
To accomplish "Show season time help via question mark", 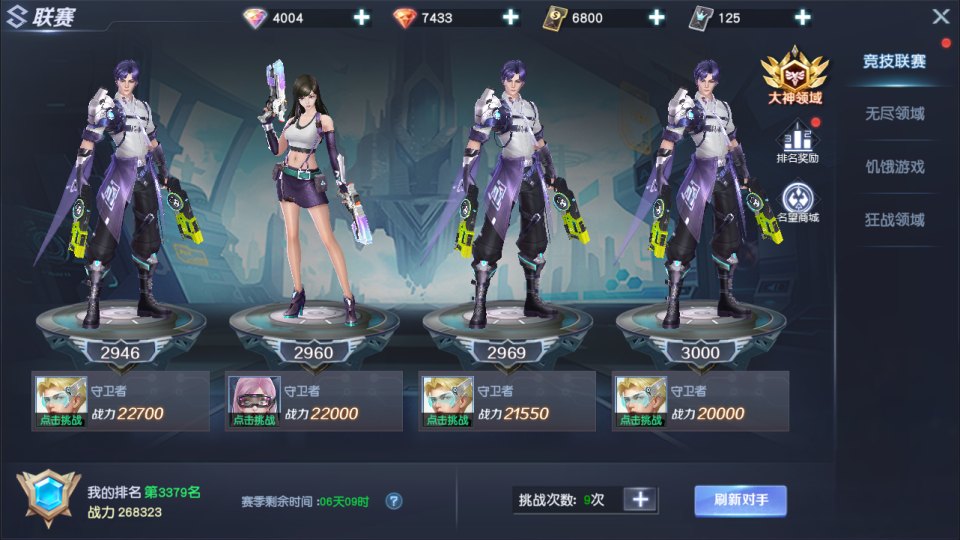I will [394, 501].
